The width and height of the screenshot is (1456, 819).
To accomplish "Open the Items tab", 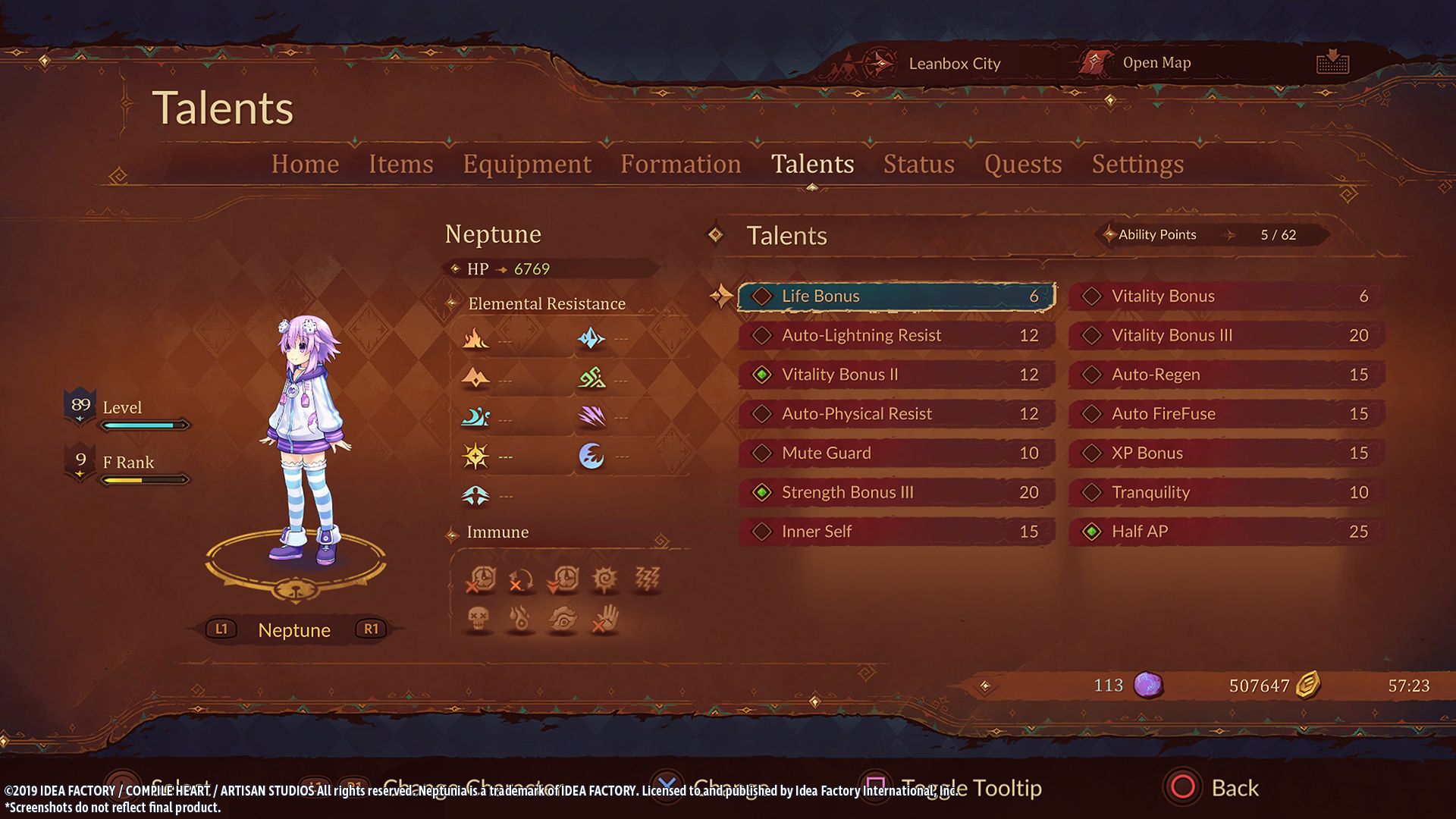I will coord(400,164).
